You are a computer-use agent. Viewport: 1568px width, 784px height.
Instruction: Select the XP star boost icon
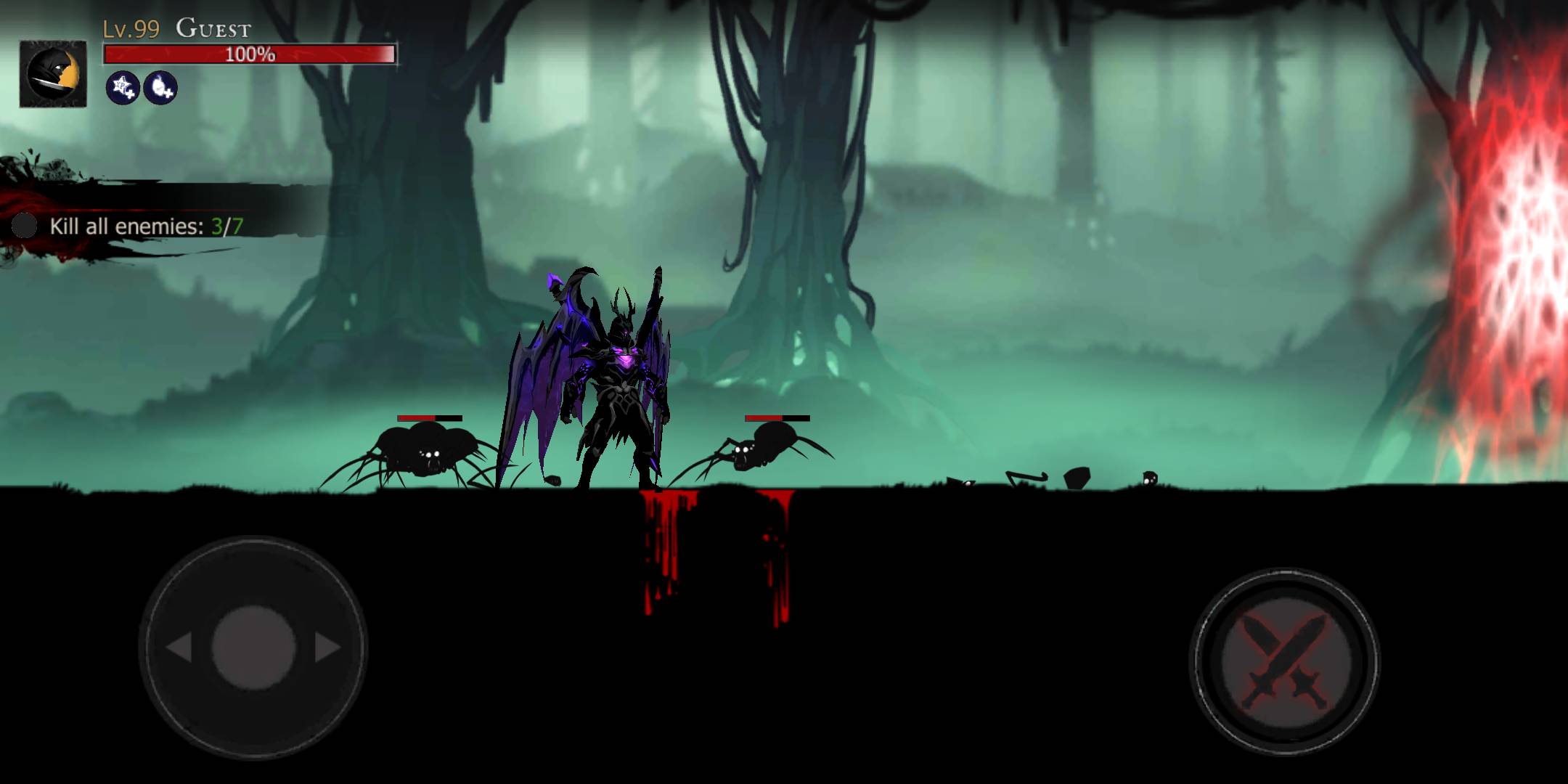(x=123, y=88)
